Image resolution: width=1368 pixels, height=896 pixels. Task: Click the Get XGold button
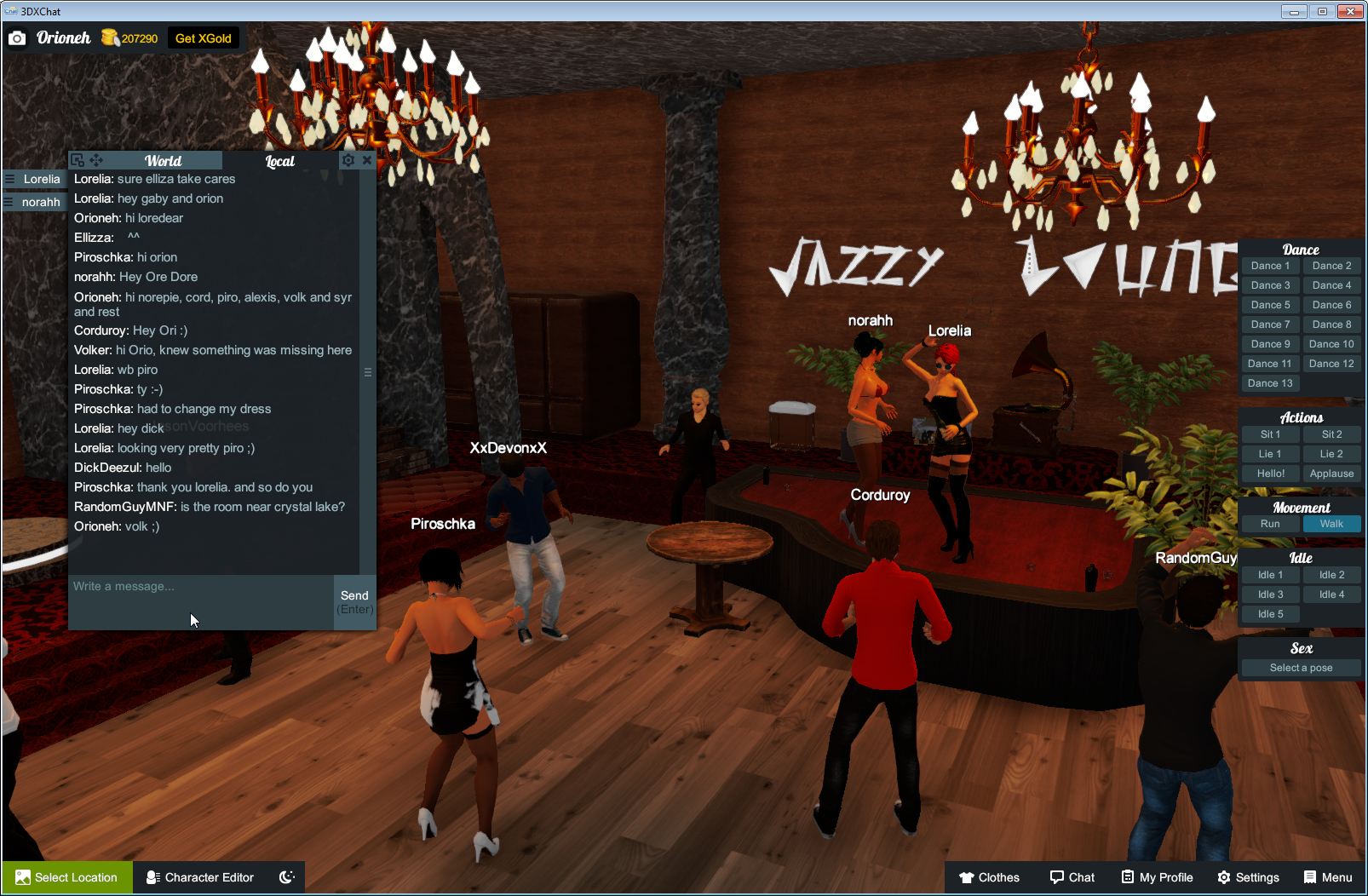[204, 37]
